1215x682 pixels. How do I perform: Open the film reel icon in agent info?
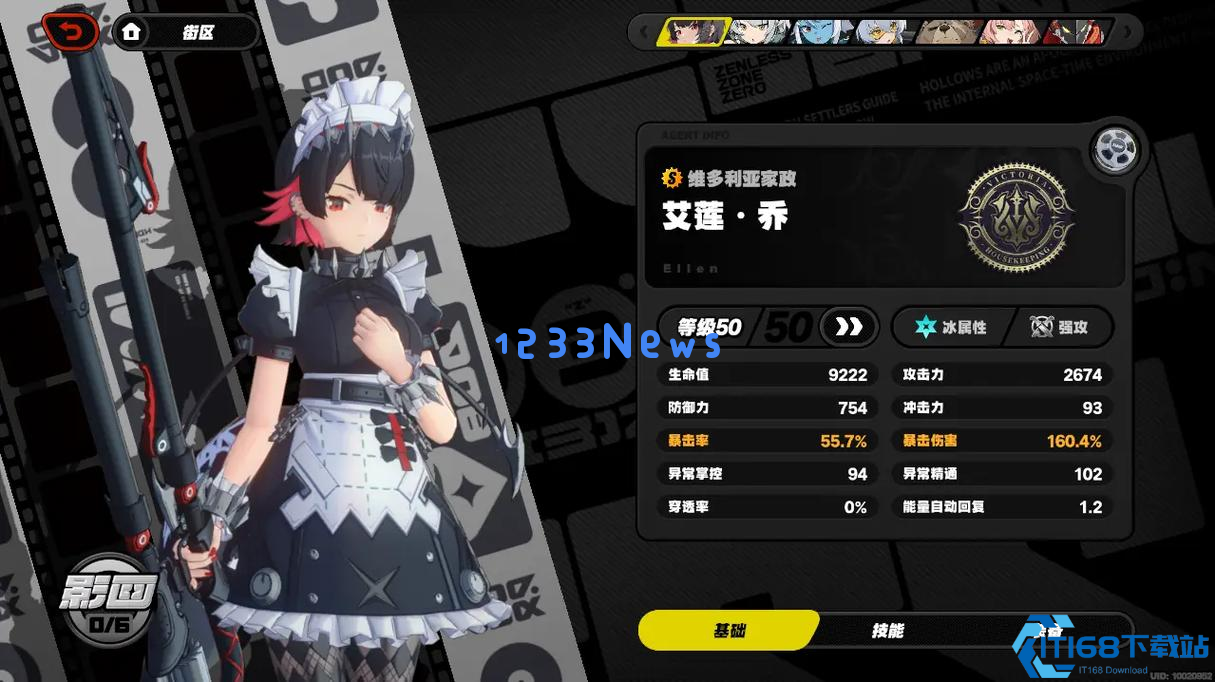coord(1115,151)
